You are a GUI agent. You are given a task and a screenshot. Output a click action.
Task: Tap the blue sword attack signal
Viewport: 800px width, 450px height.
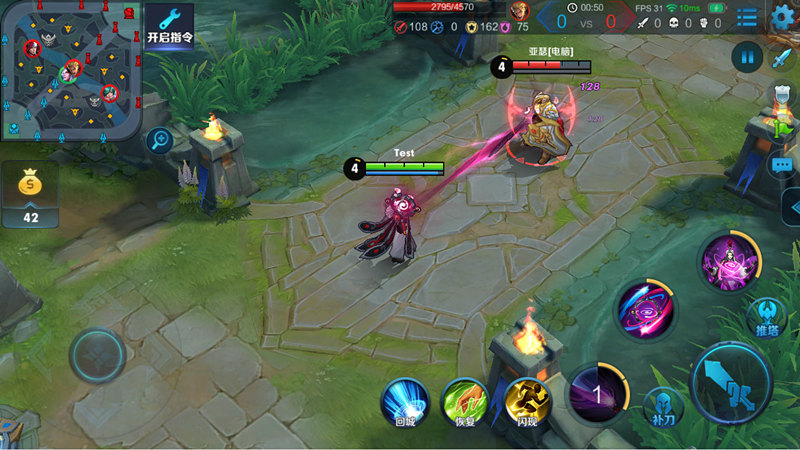[x=782, y=57]
